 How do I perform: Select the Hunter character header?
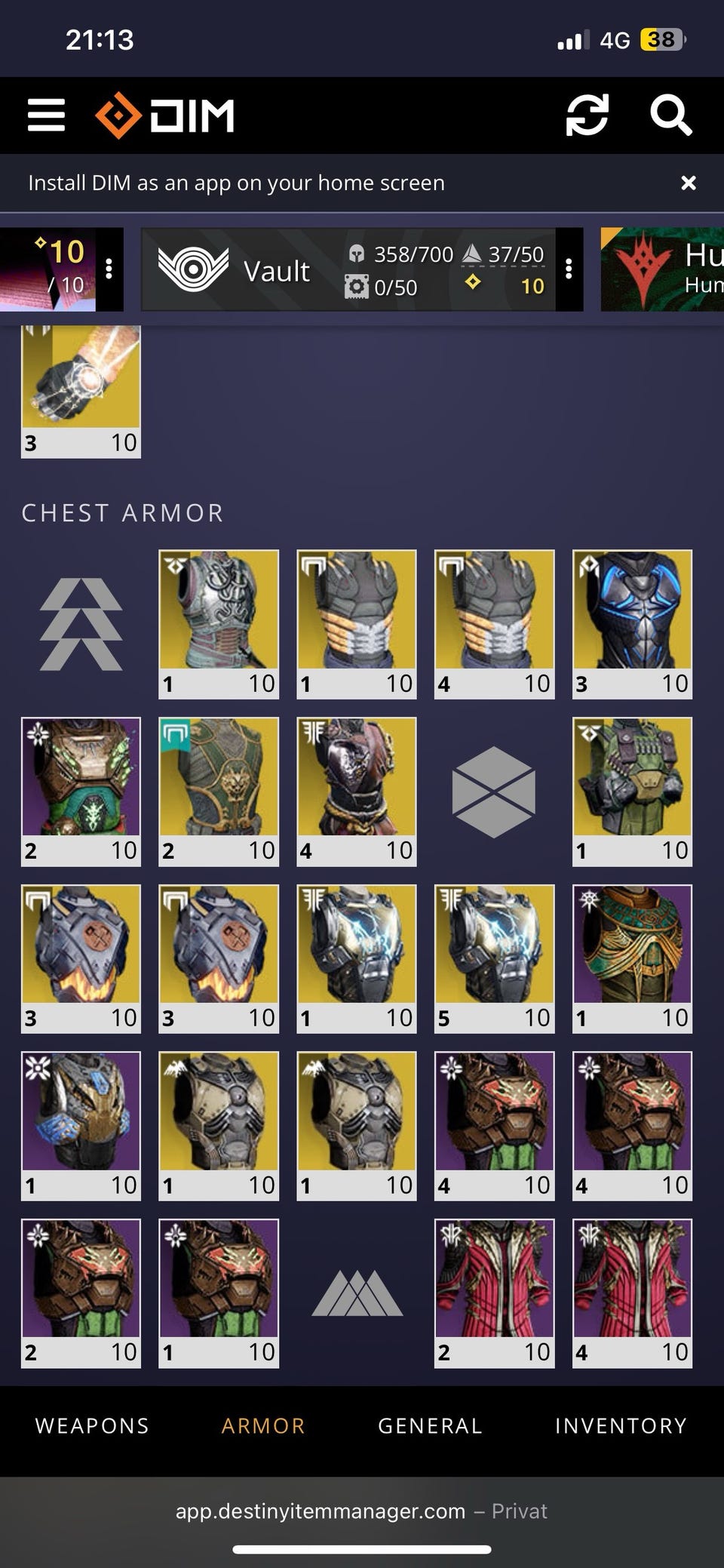[x=664, y=269]
